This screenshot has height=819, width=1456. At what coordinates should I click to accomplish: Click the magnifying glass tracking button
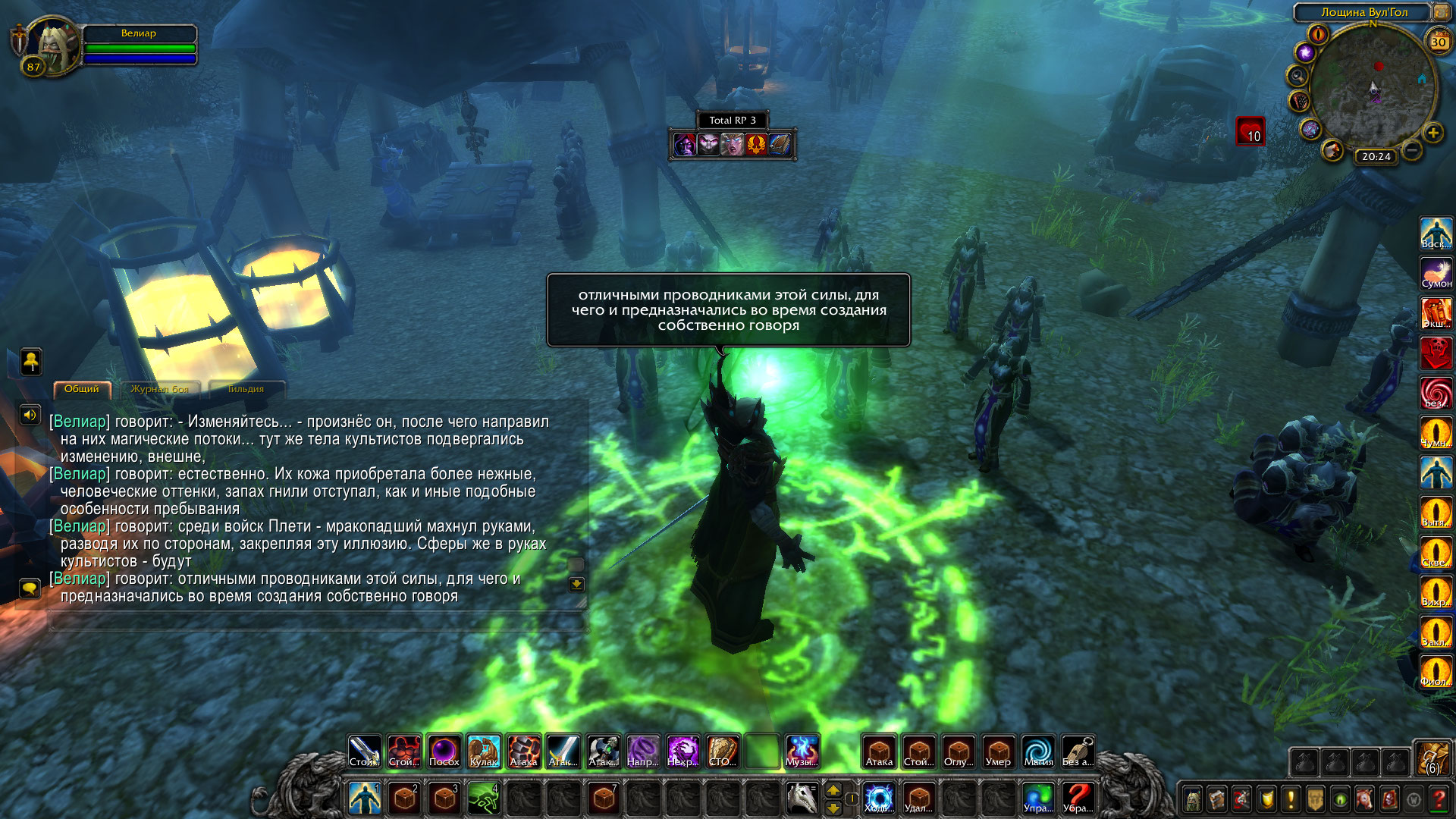click(1298, 76)
